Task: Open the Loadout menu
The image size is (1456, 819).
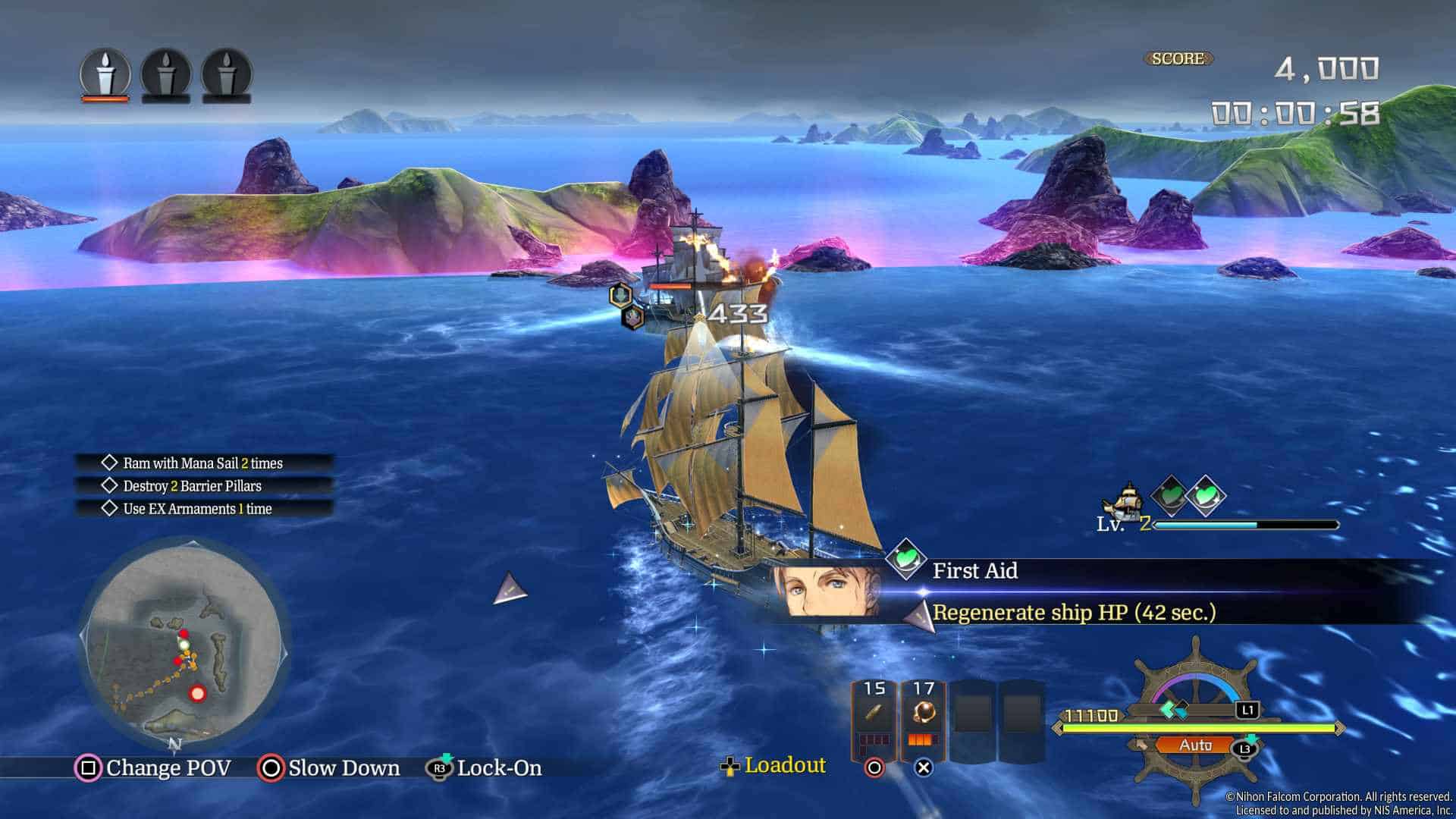Action: [x=775, y=766]
